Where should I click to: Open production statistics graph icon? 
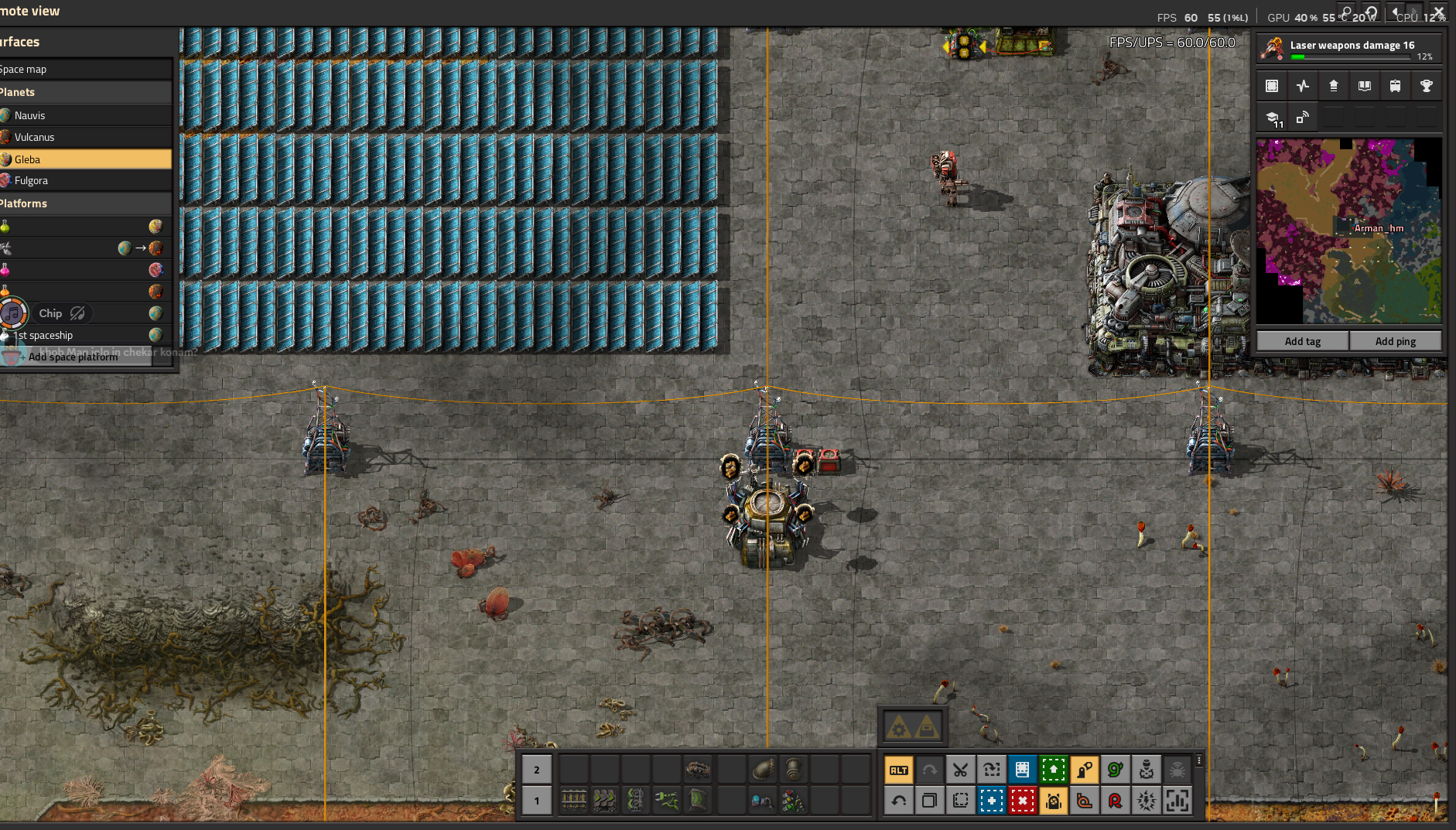(x=1303, y=85)
